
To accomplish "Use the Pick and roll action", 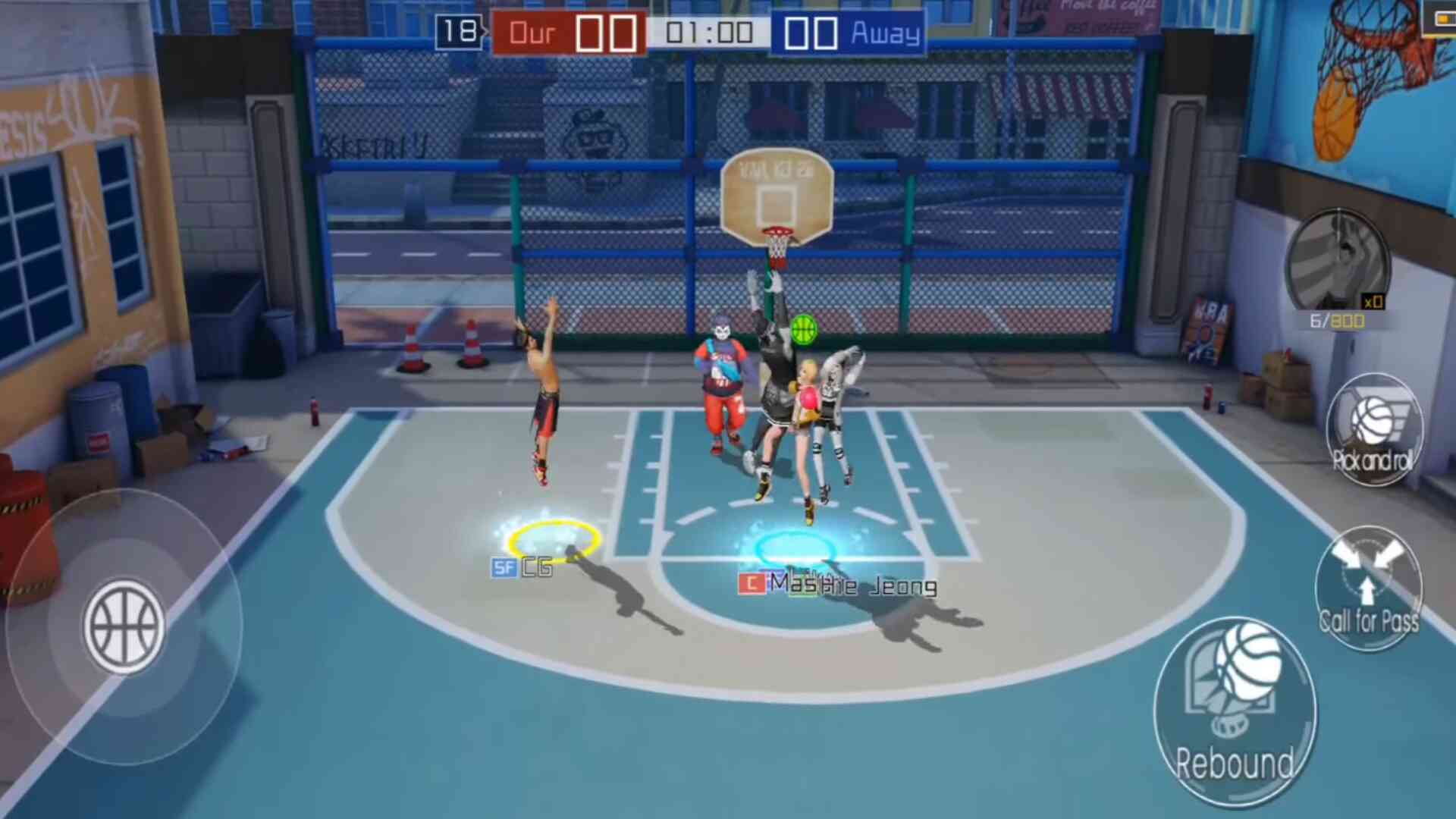I will click(x=1373, y=429).
